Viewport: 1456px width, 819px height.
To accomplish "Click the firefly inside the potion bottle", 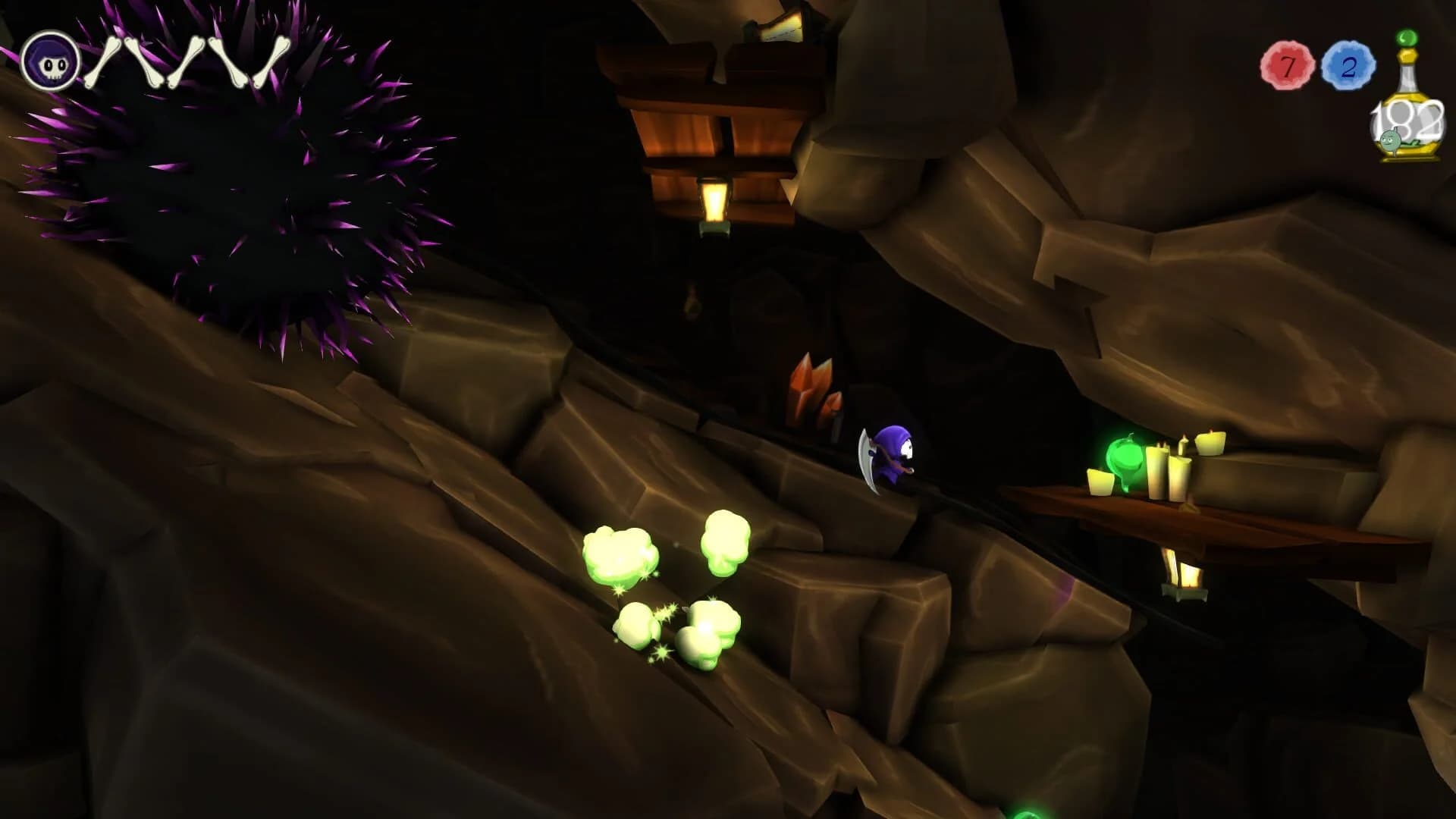I will [x=1389, y=140].
